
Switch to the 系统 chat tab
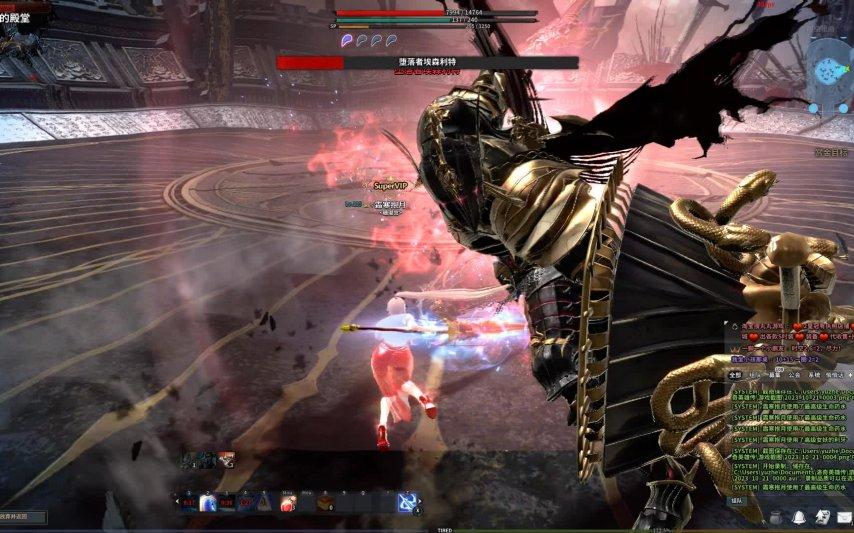pyautogui.click(x=815, y=373)
